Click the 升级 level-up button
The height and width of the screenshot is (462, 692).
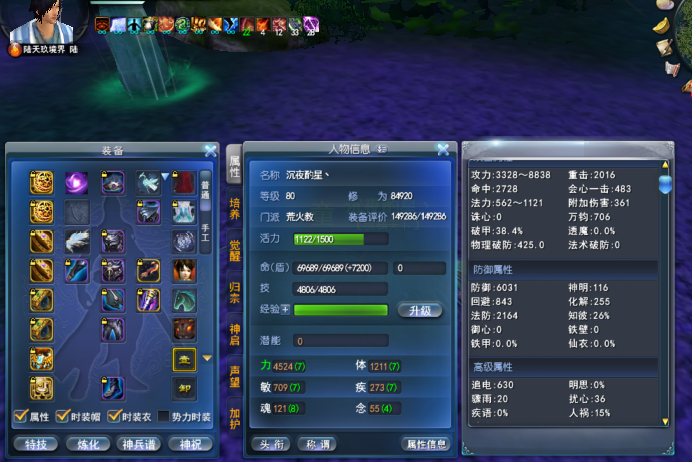pos(420,311)
